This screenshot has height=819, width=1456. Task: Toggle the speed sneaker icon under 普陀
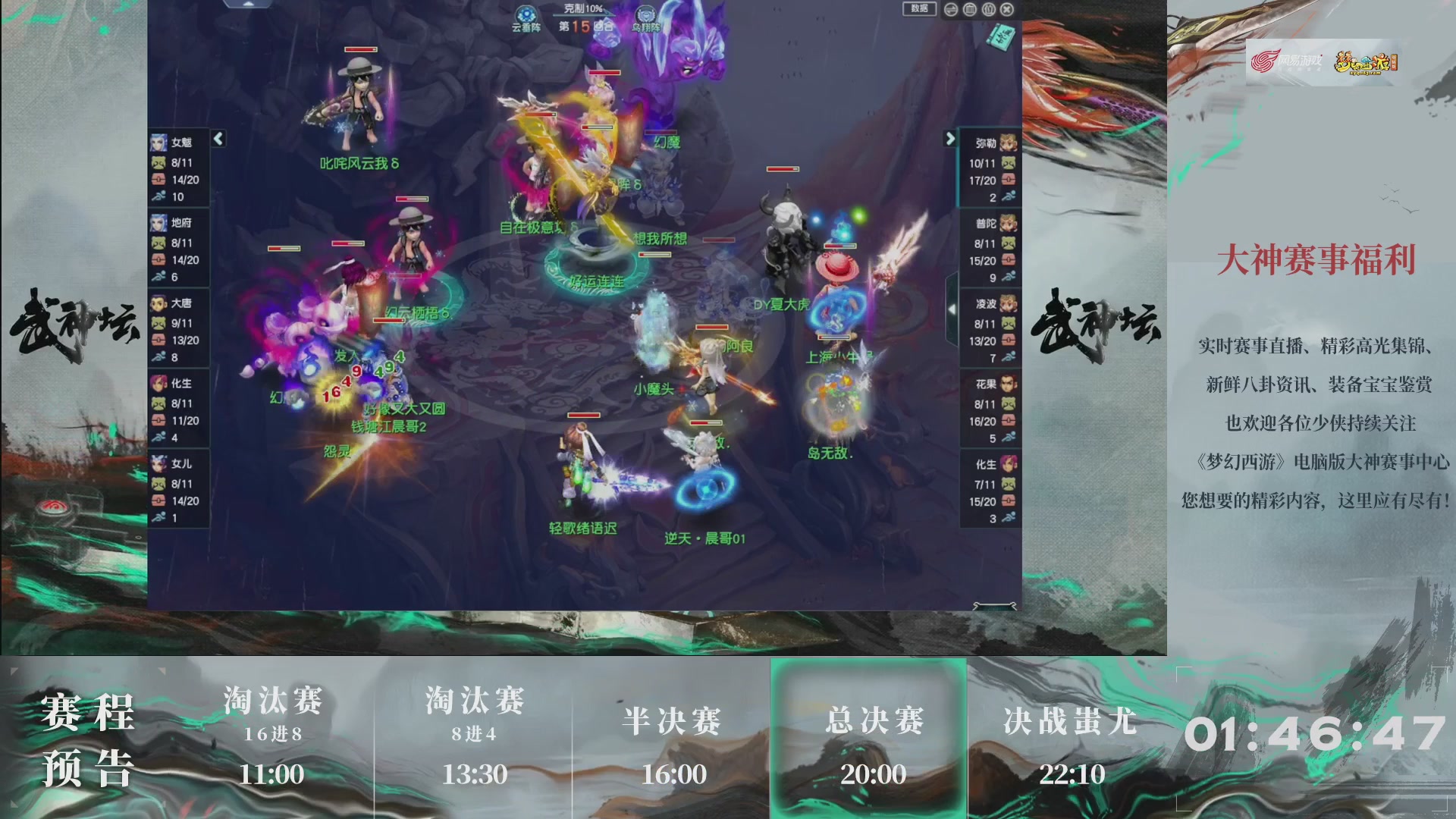tap(1009, 278)
